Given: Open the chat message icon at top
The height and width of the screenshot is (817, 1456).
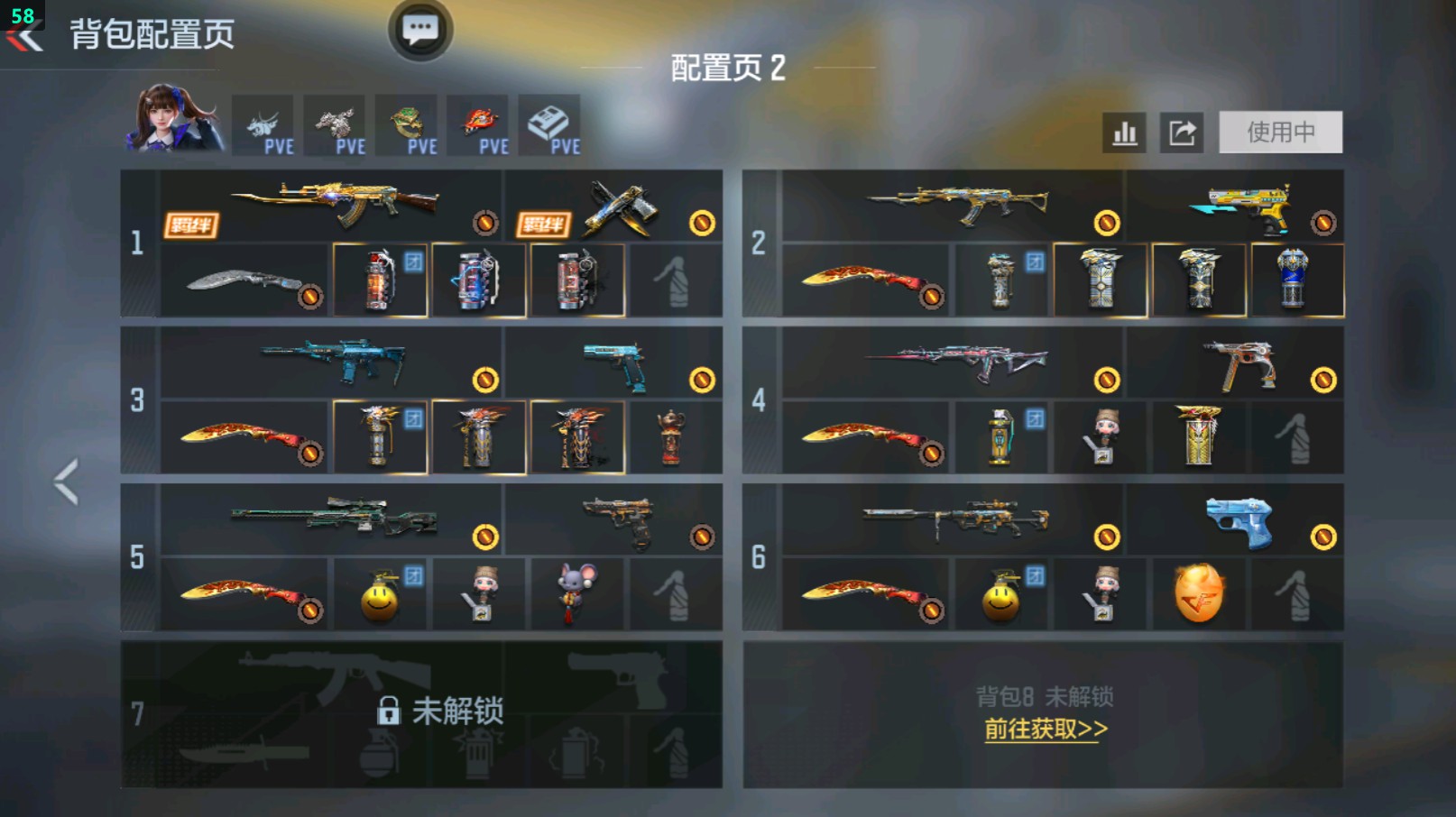Looking at the screenshot, I should [x=422, y=29].
